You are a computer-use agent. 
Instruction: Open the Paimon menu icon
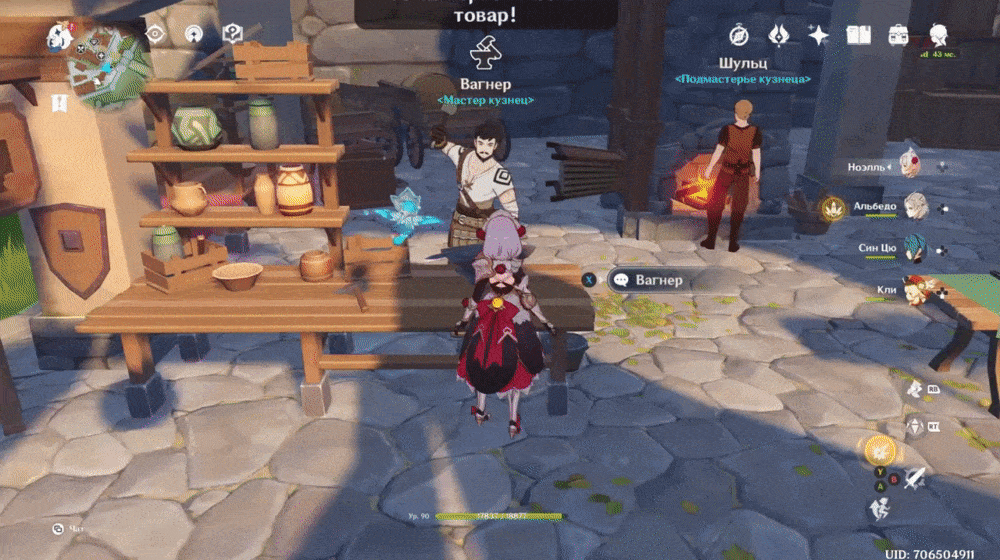pos(60,37)
